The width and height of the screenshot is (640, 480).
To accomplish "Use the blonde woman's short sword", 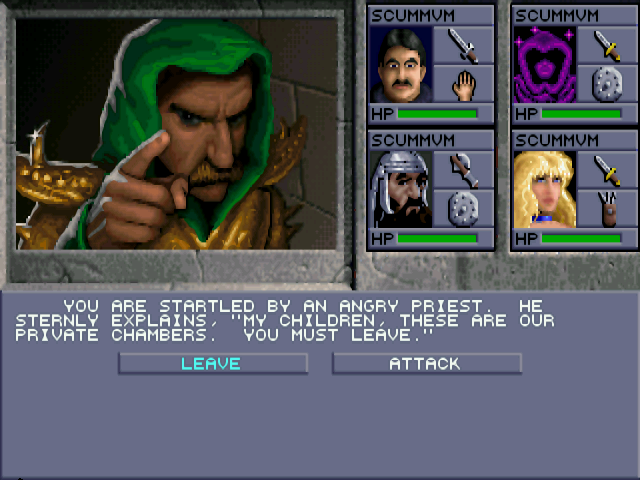I will [605, 169].
